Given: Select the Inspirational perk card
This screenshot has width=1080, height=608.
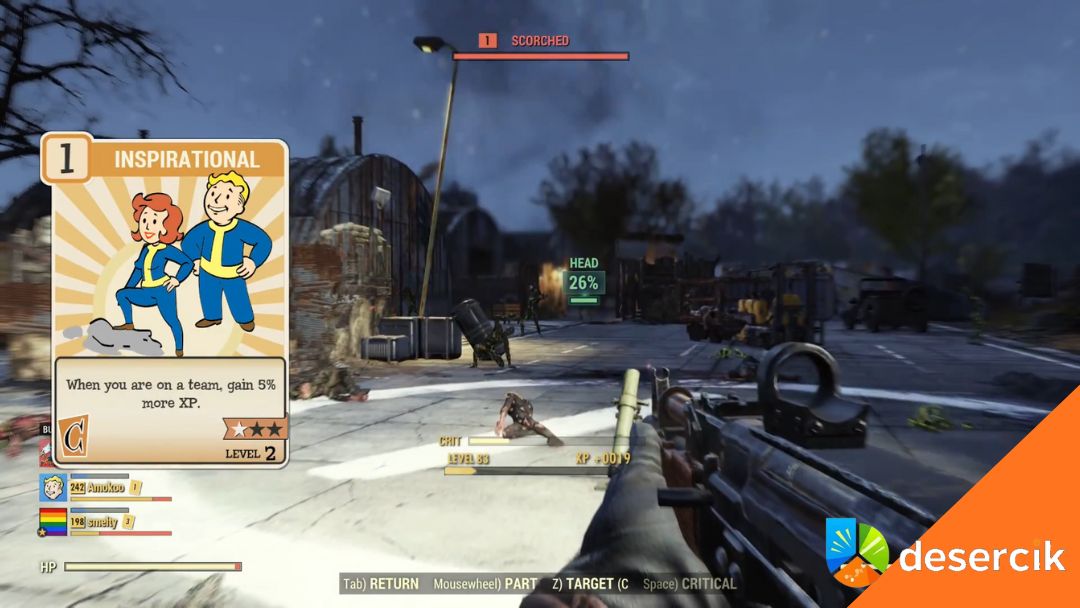Looking at the screenshot, I should point(165,300).
